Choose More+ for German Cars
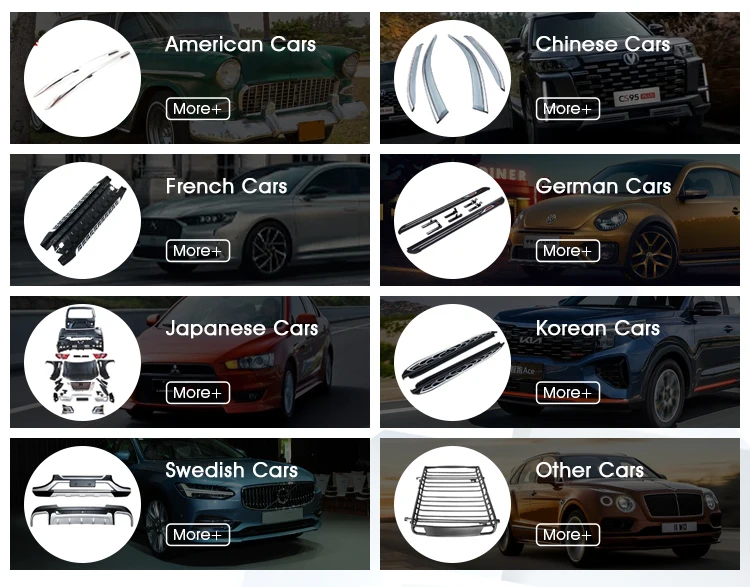This screenshot has height=587, width=750. (567, 250)
